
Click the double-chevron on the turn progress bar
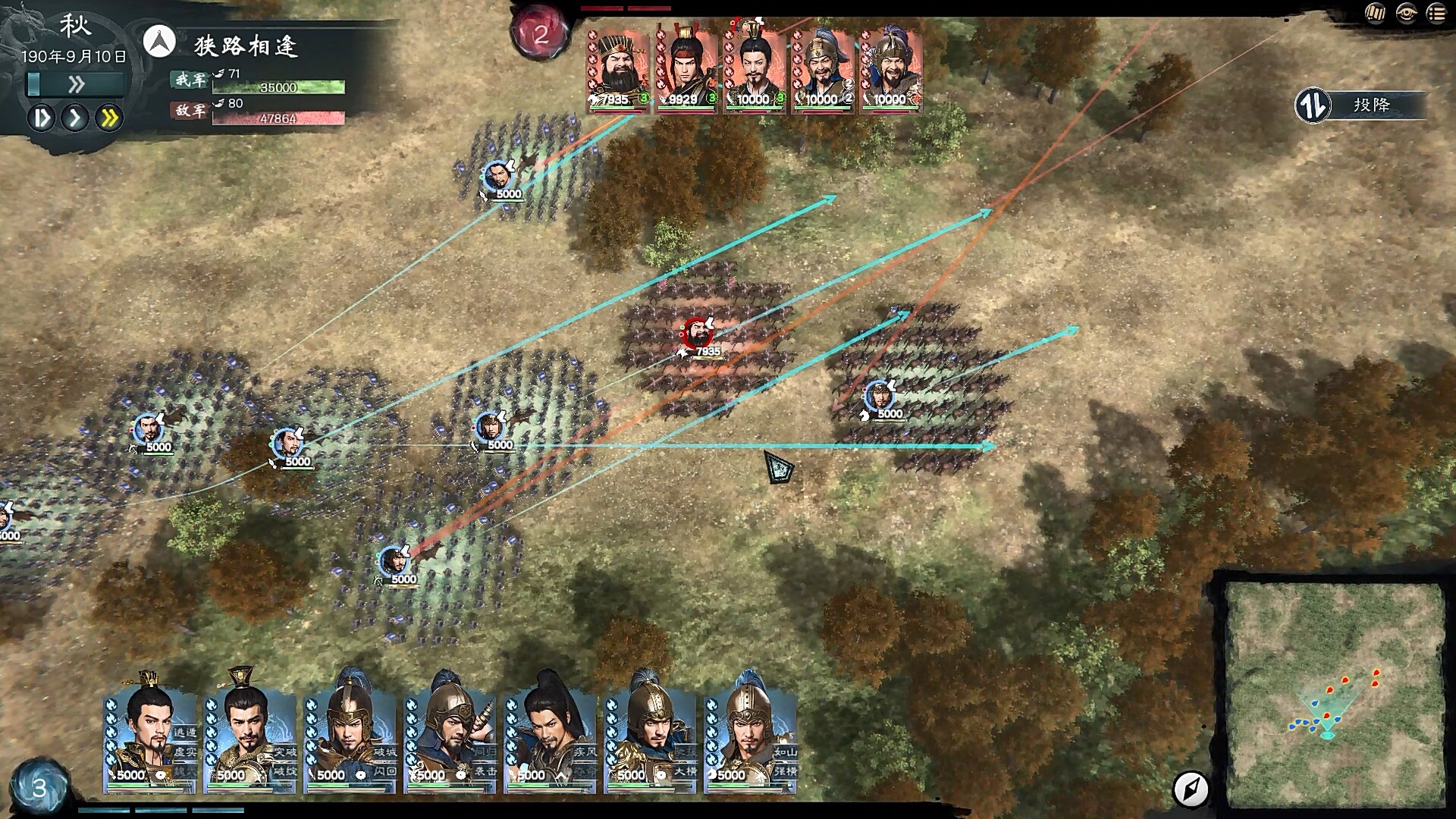point(75,86)
